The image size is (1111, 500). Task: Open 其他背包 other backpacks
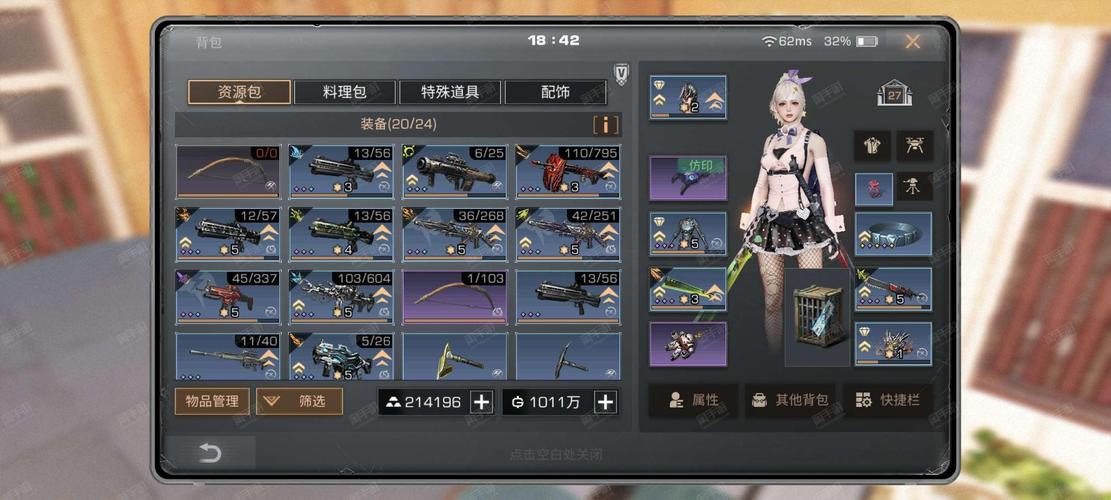tap(790, 400)
